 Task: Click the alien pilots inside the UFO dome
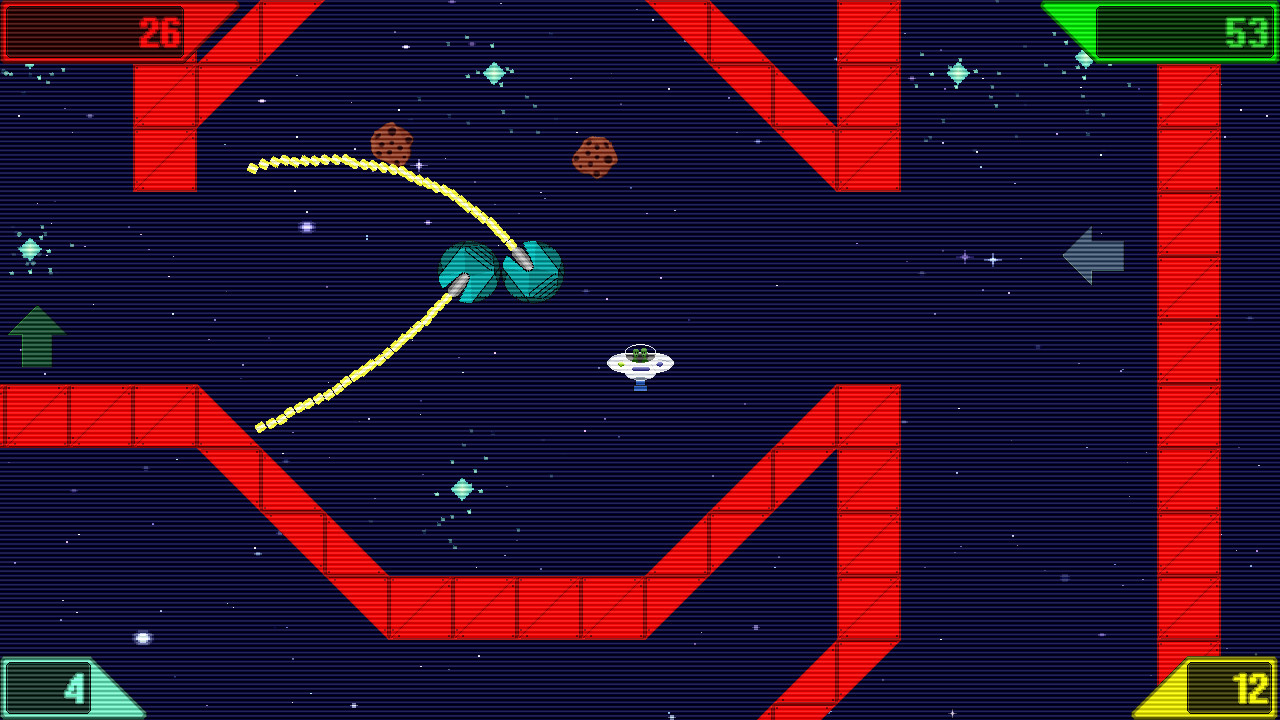pyautogui.click(x=638, y=352)
